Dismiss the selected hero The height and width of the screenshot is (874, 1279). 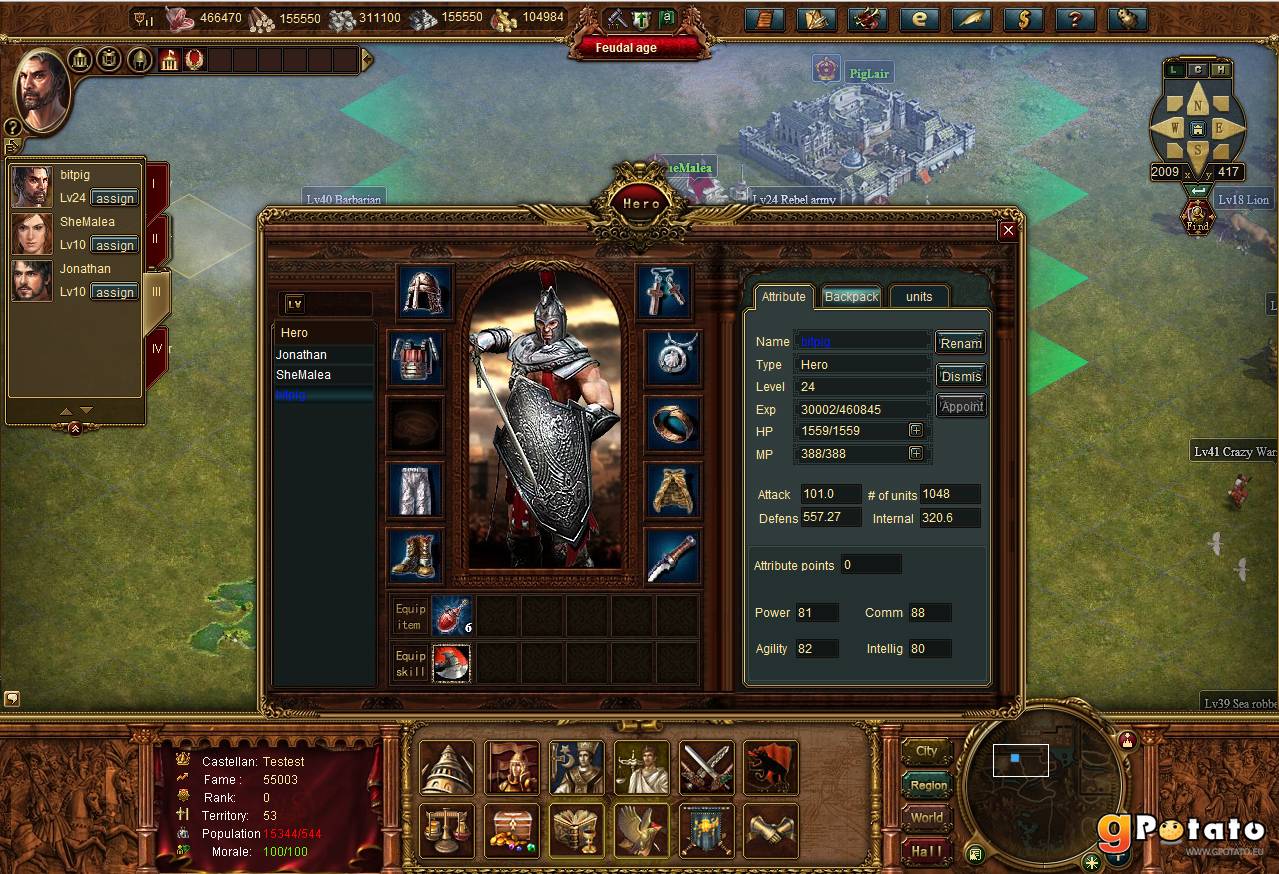coord(960,376)
